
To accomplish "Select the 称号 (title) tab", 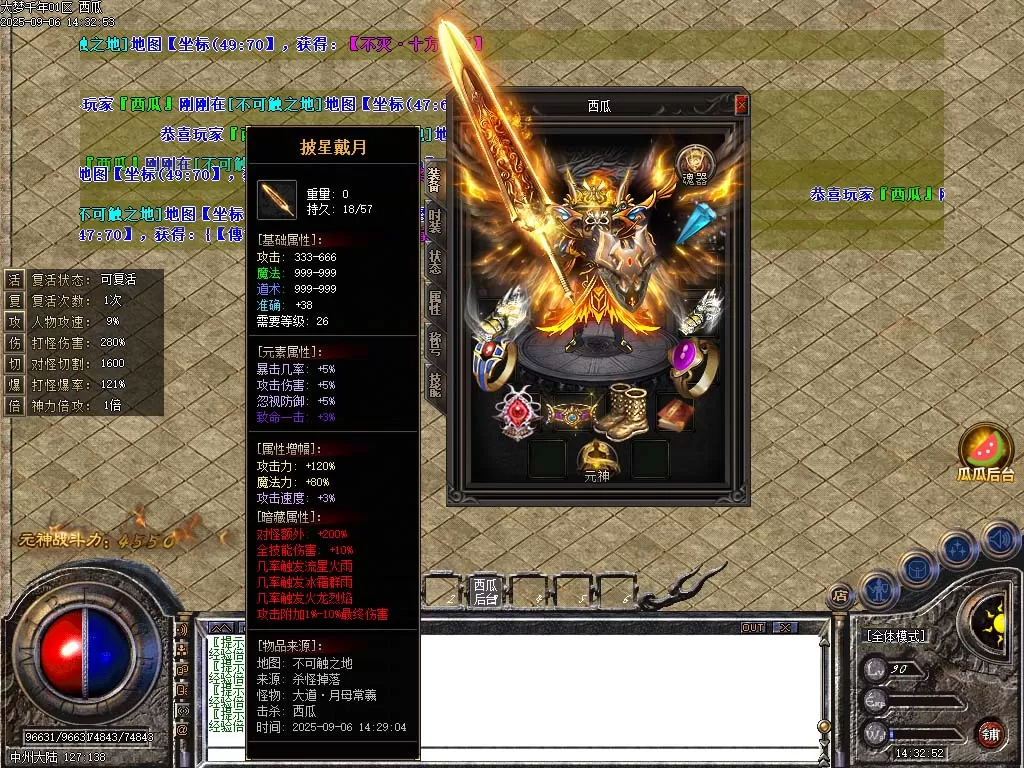I will point(435,343).
